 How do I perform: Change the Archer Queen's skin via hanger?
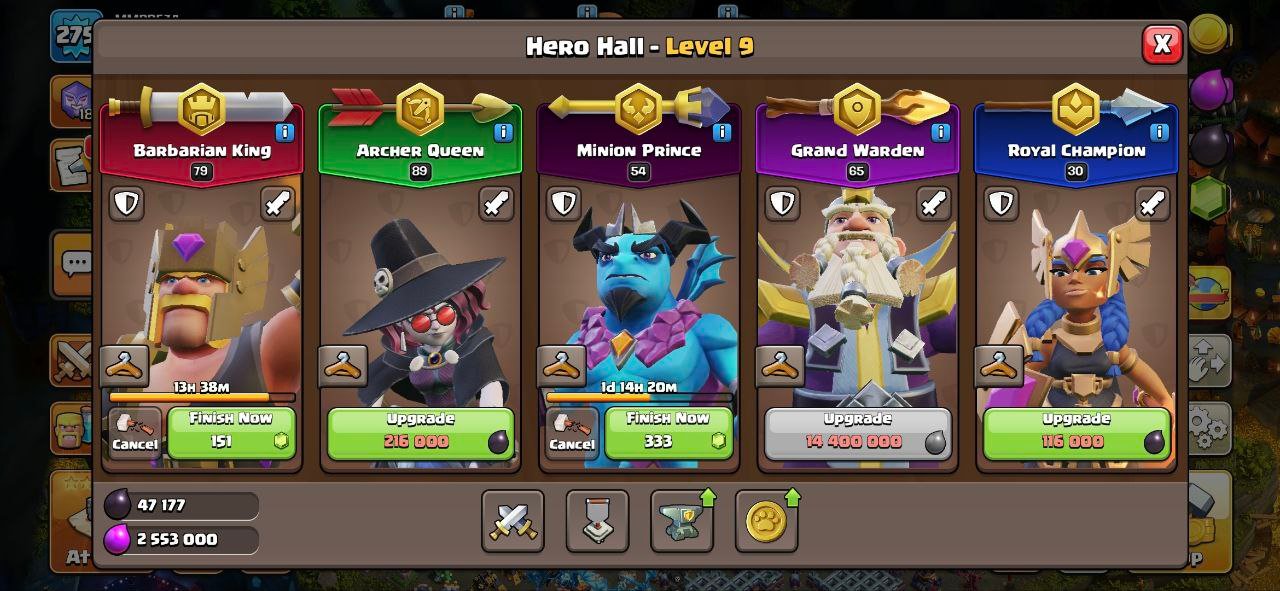(343, 367)
